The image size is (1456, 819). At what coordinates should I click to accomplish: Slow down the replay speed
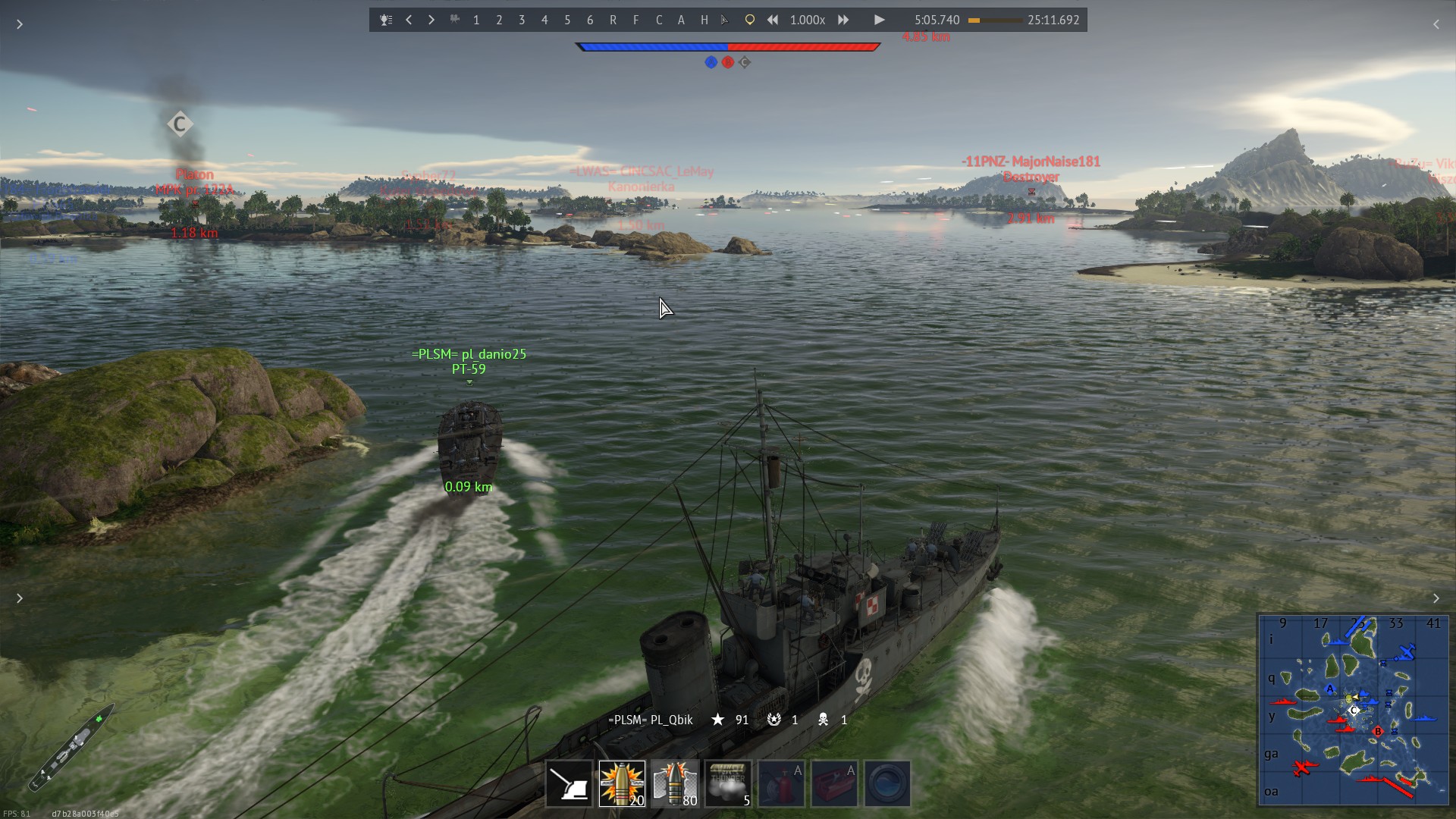[x=772, y=20]
